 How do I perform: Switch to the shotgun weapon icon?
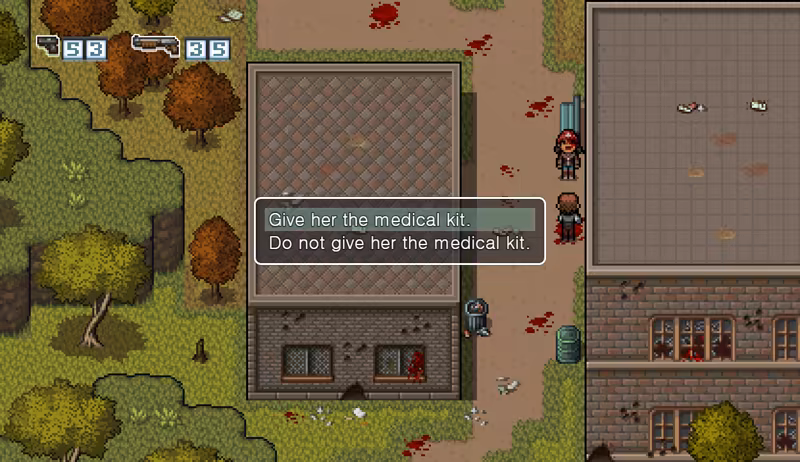[155, 45]
